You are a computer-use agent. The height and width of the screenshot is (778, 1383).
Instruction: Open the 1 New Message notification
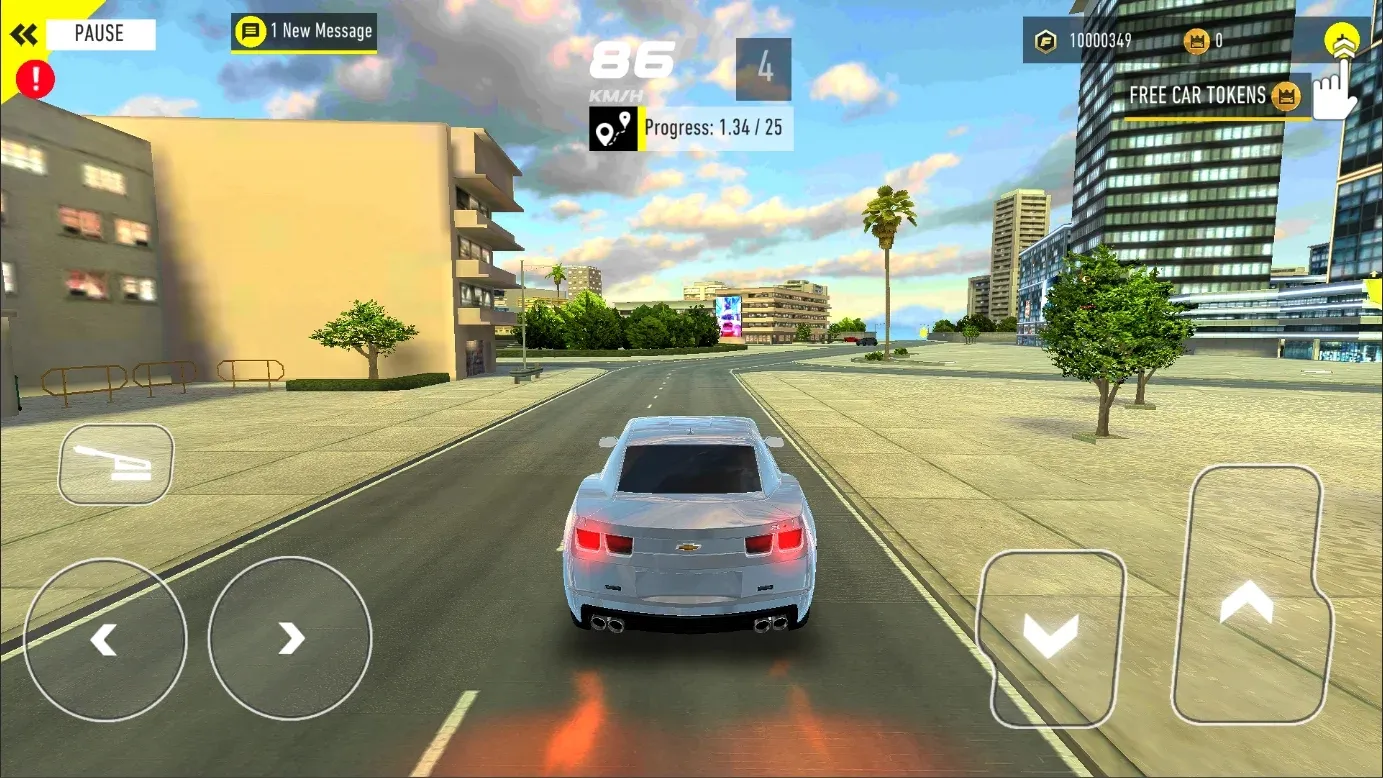point(303,31)
